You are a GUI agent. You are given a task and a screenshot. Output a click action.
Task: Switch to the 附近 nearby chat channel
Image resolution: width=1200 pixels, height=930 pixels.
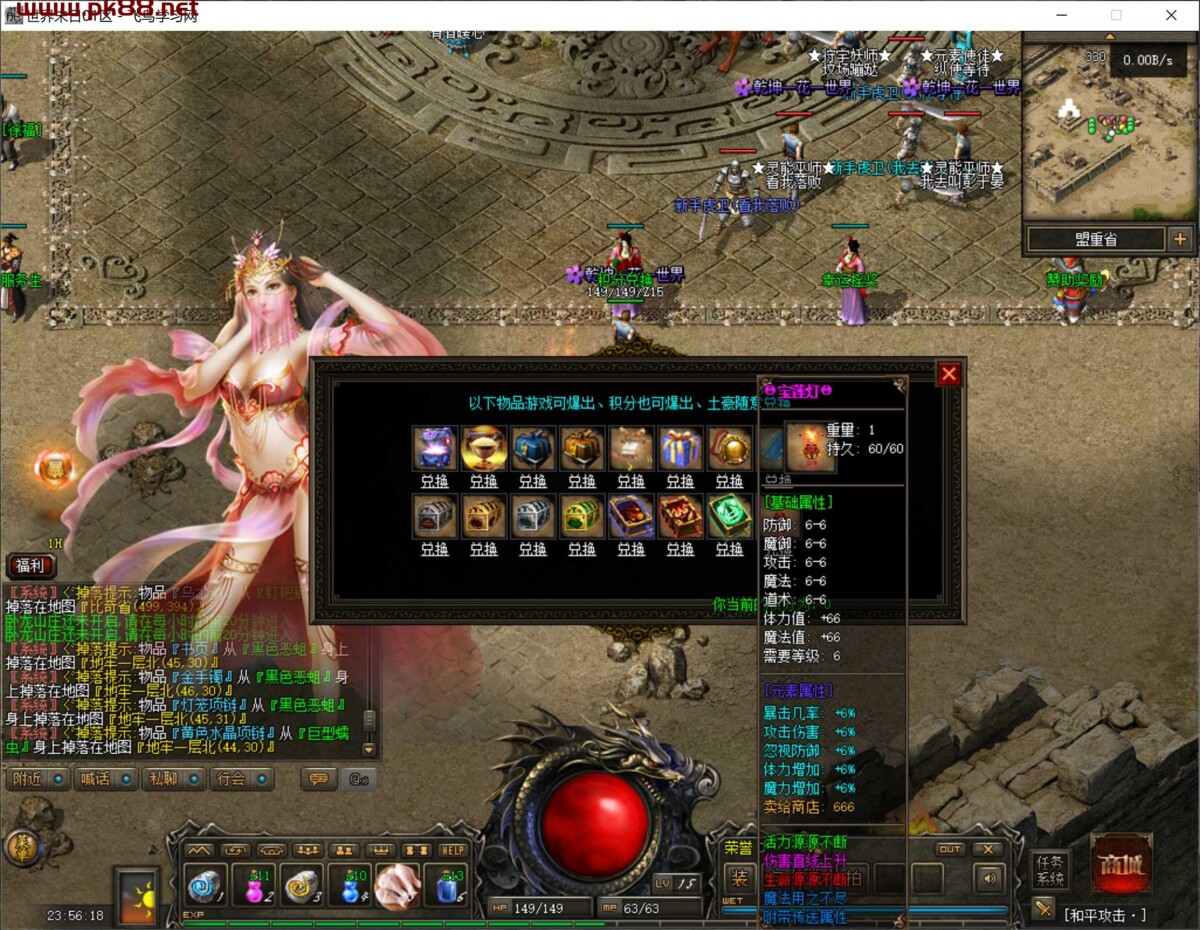(37, 778)
